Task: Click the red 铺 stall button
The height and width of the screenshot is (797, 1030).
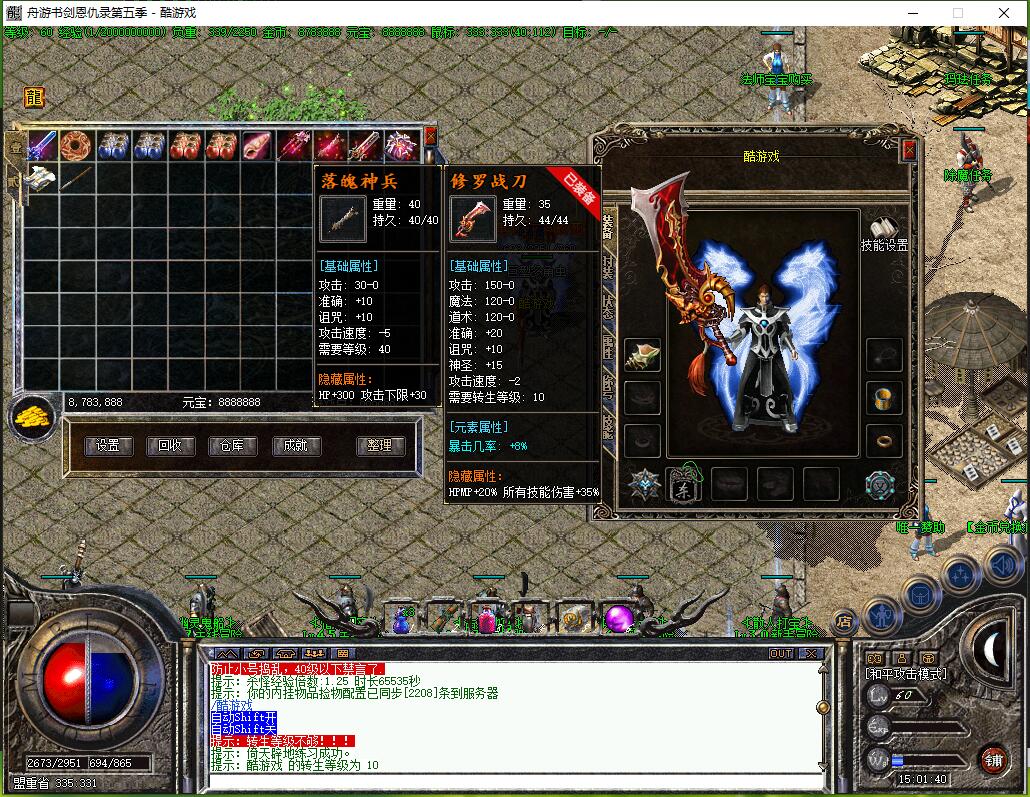Action: pos(993,759)
